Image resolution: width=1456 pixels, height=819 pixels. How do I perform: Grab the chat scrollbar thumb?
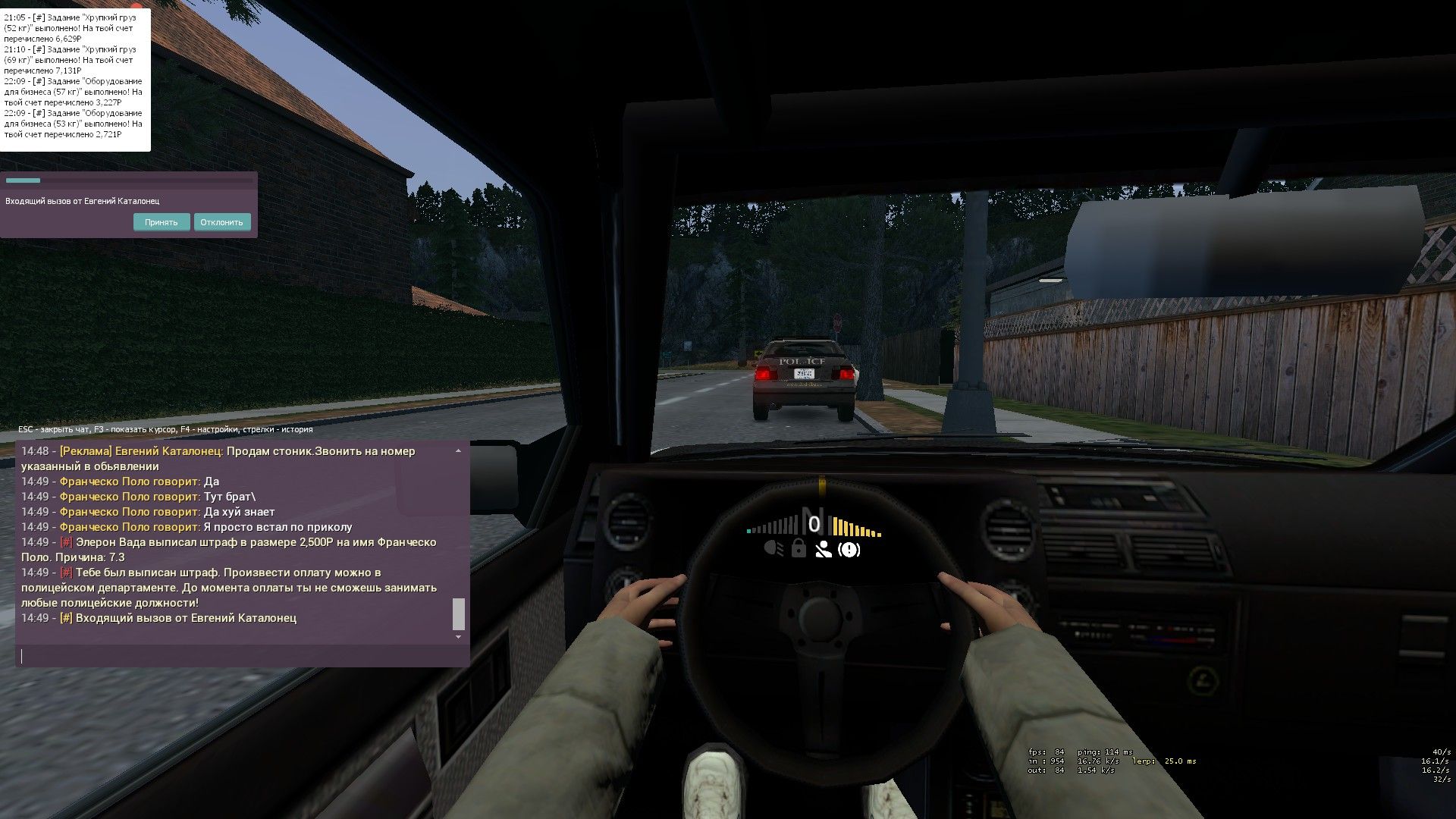click(458, 614)
